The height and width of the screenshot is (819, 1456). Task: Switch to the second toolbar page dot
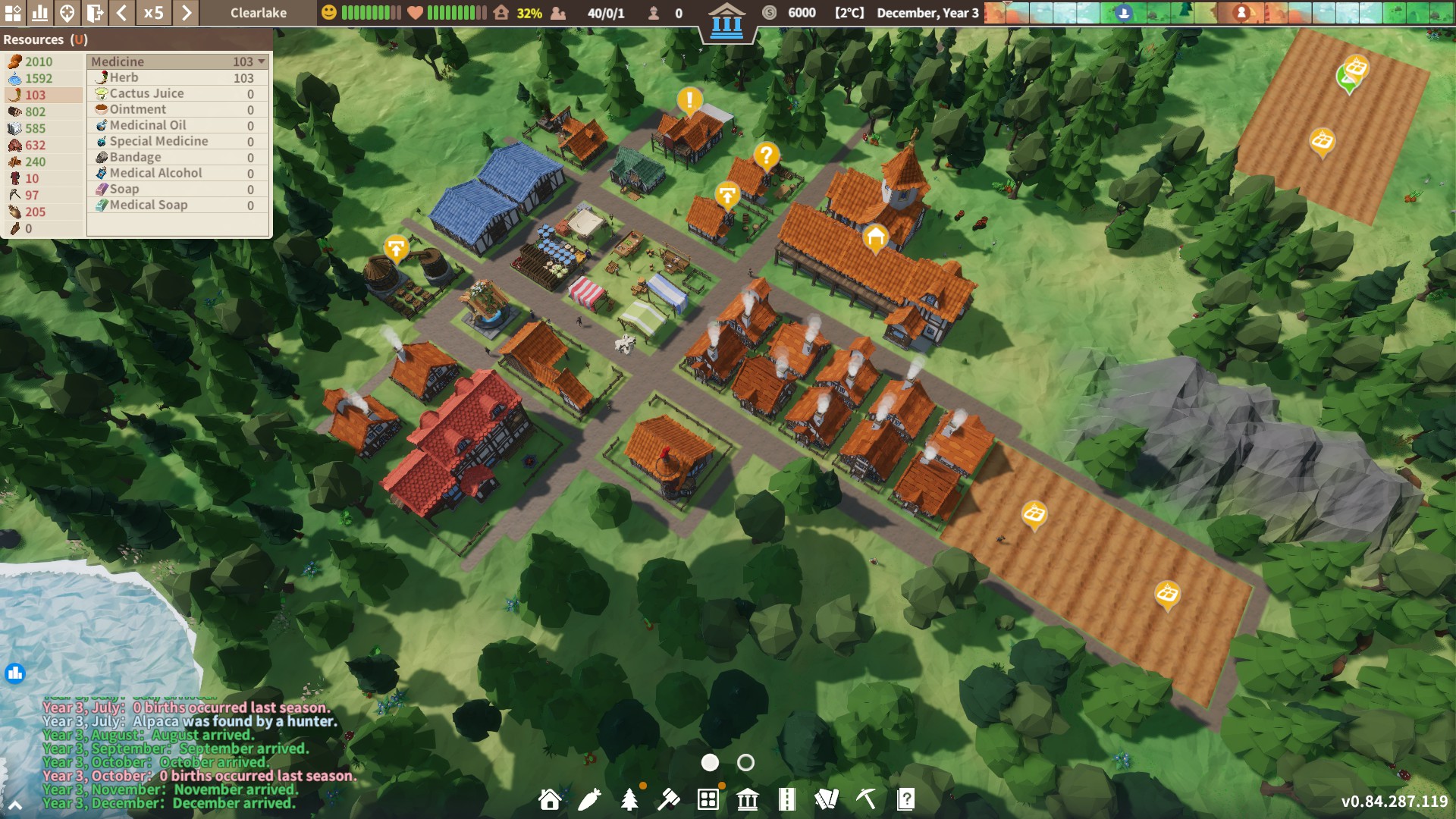[745, 763]
